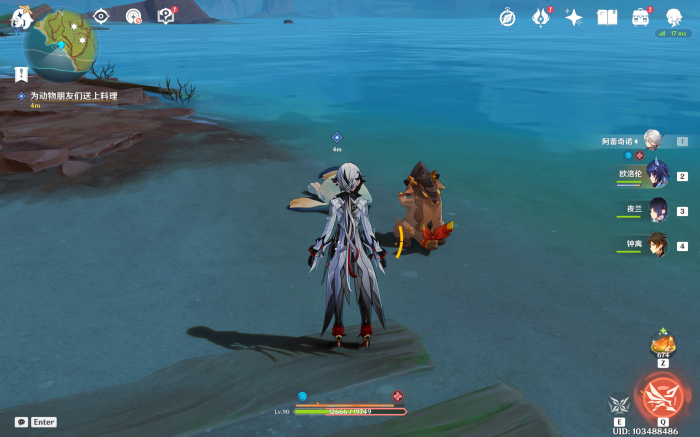The width and height of the screenshot is (700, 437).
Task: Open the backpack inventory
Action: [640, 17]
